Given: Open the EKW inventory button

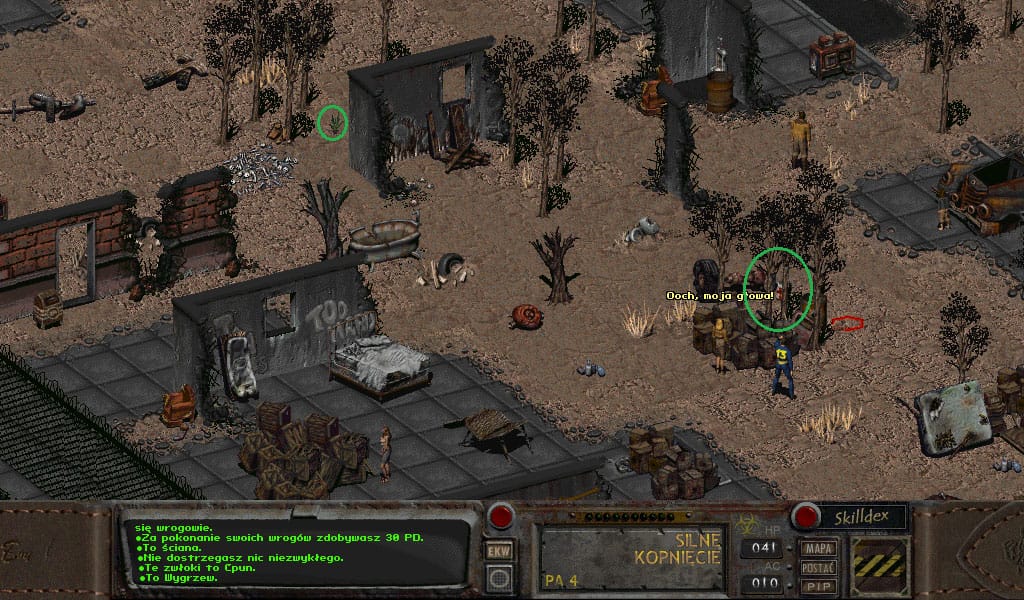Looking at the screenshot, I should (x=498, y=551).
